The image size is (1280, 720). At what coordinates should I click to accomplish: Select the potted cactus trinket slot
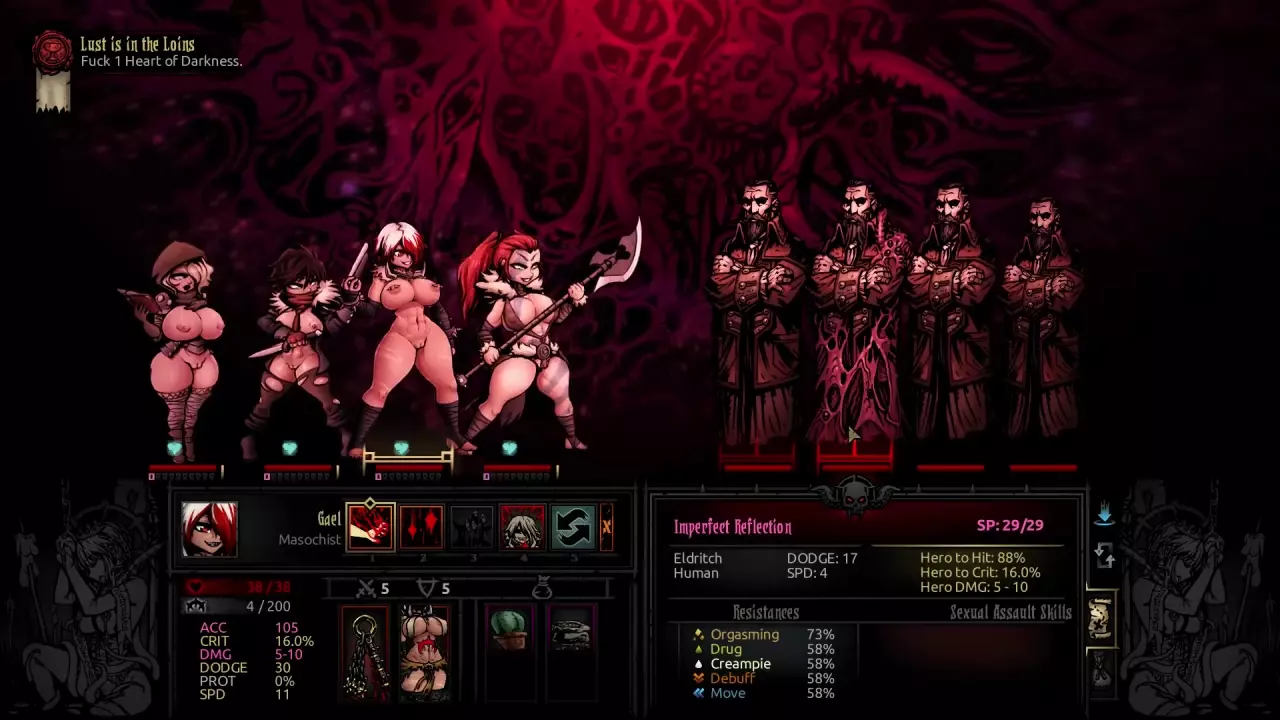[508, 629]
